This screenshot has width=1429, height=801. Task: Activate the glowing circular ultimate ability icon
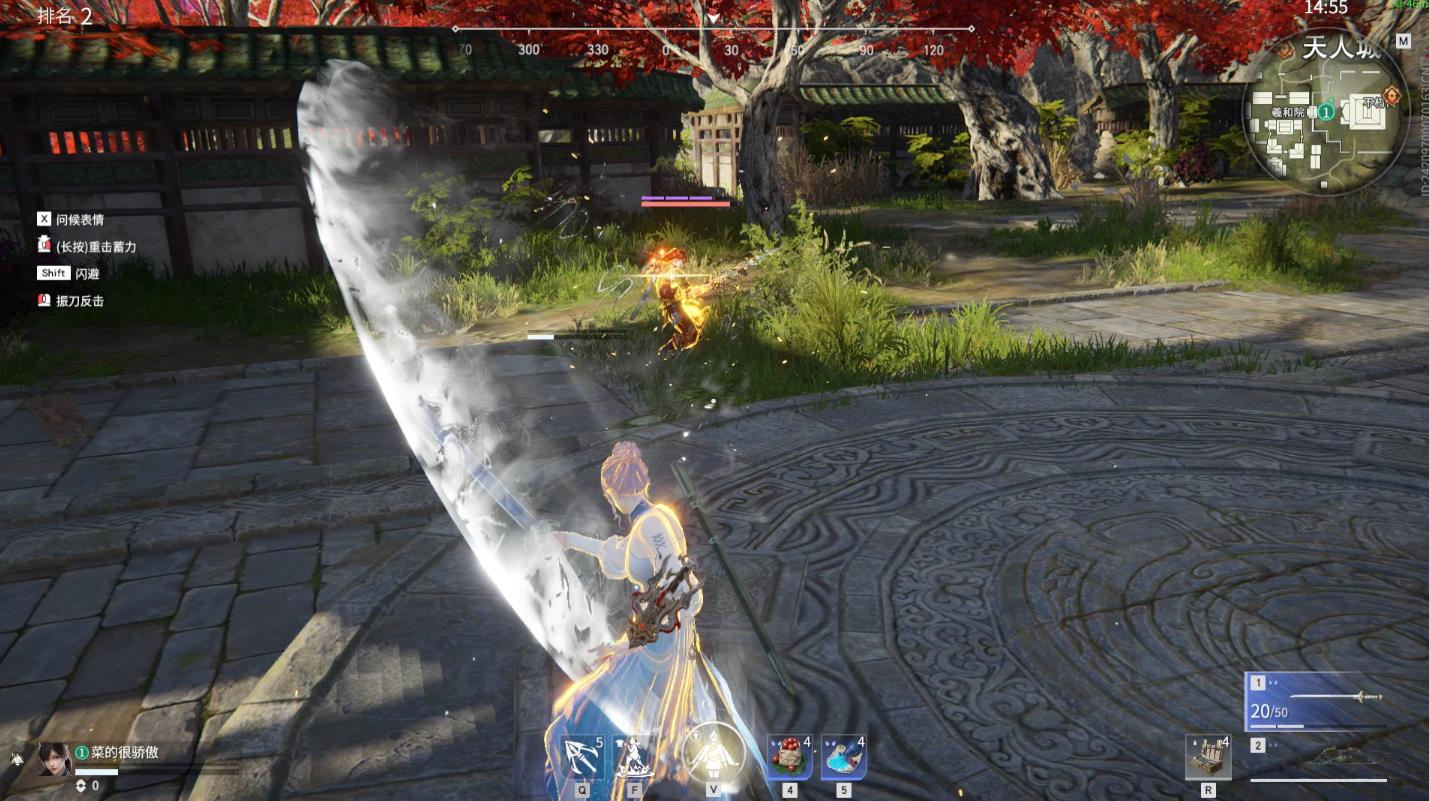pyautogui.click(x=713, y=752)
